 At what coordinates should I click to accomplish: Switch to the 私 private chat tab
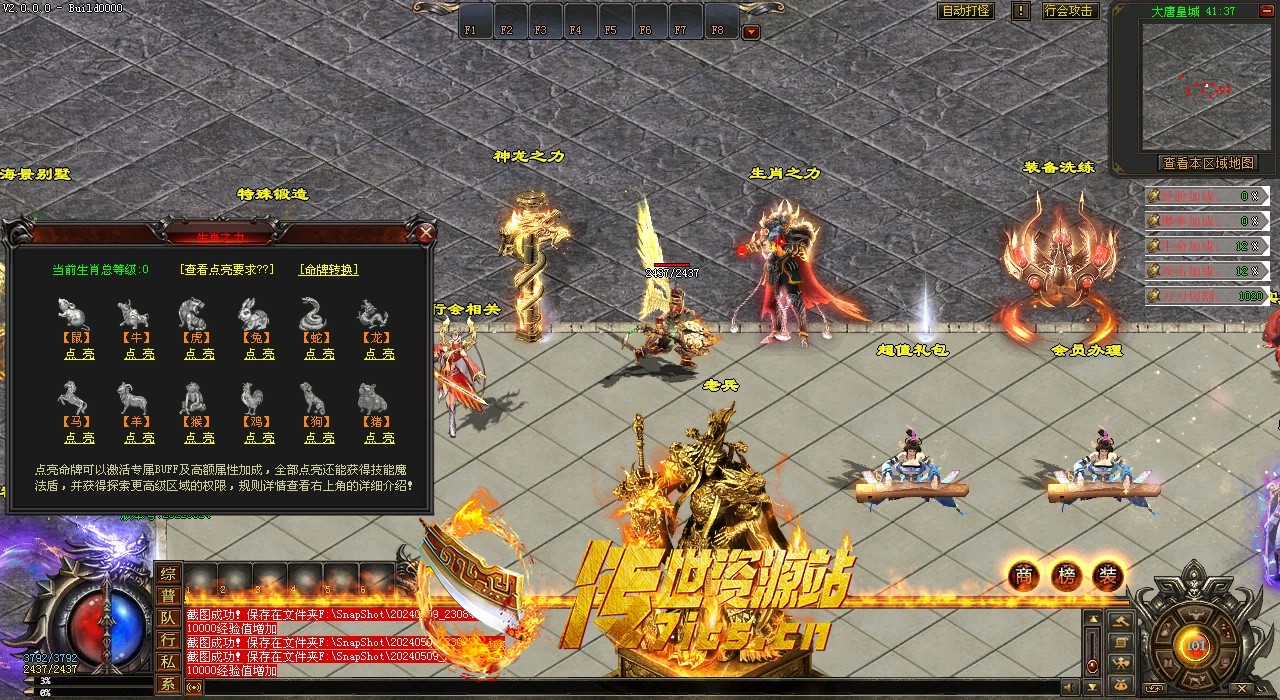pos(168,662)
